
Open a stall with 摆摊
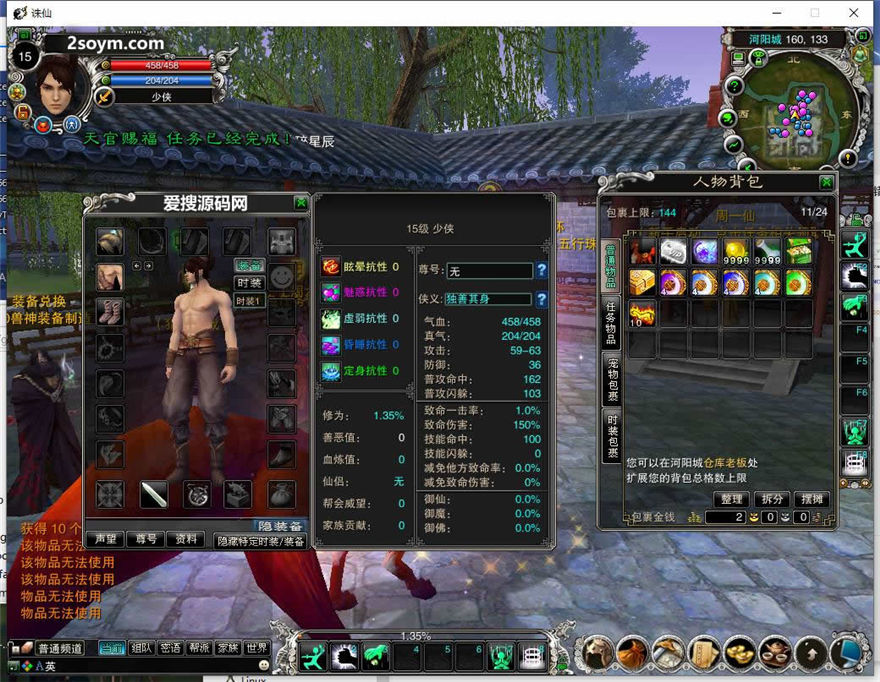[813, 499]
